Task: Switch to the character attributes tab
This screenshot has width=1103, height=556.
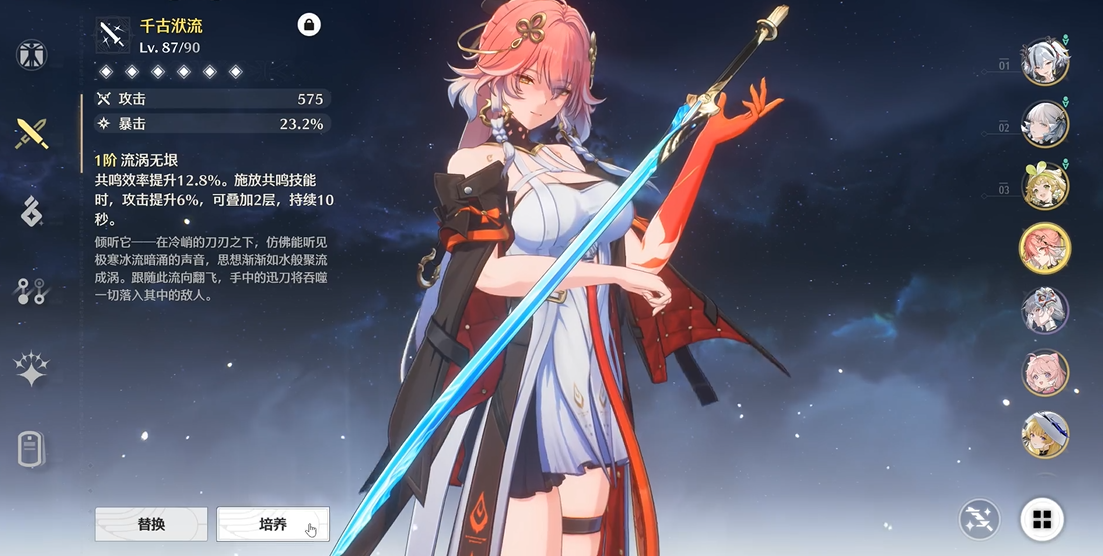Action: (31, 54)
